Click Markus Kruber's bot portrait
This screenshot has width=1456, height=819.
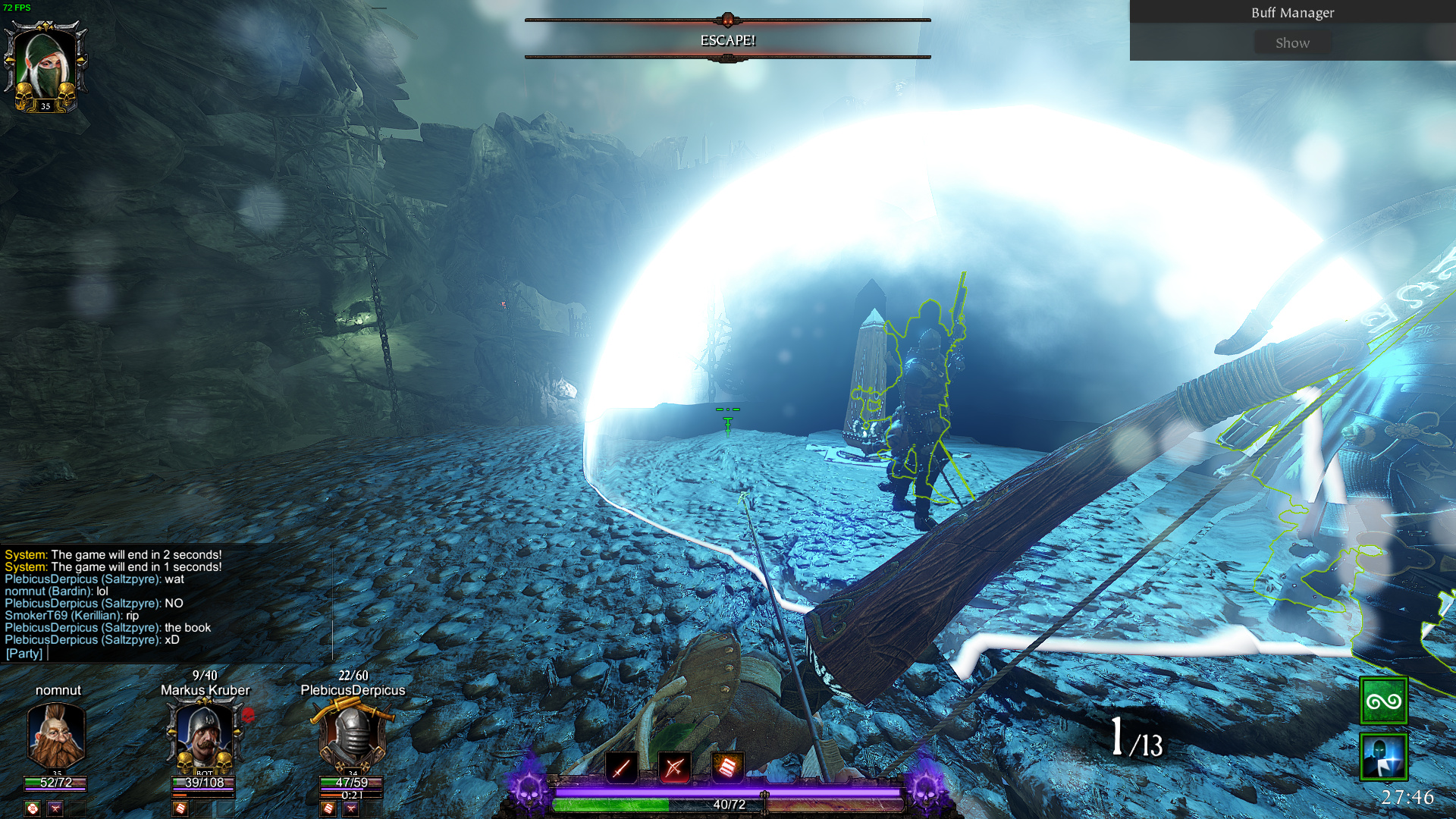click(204, 734)
